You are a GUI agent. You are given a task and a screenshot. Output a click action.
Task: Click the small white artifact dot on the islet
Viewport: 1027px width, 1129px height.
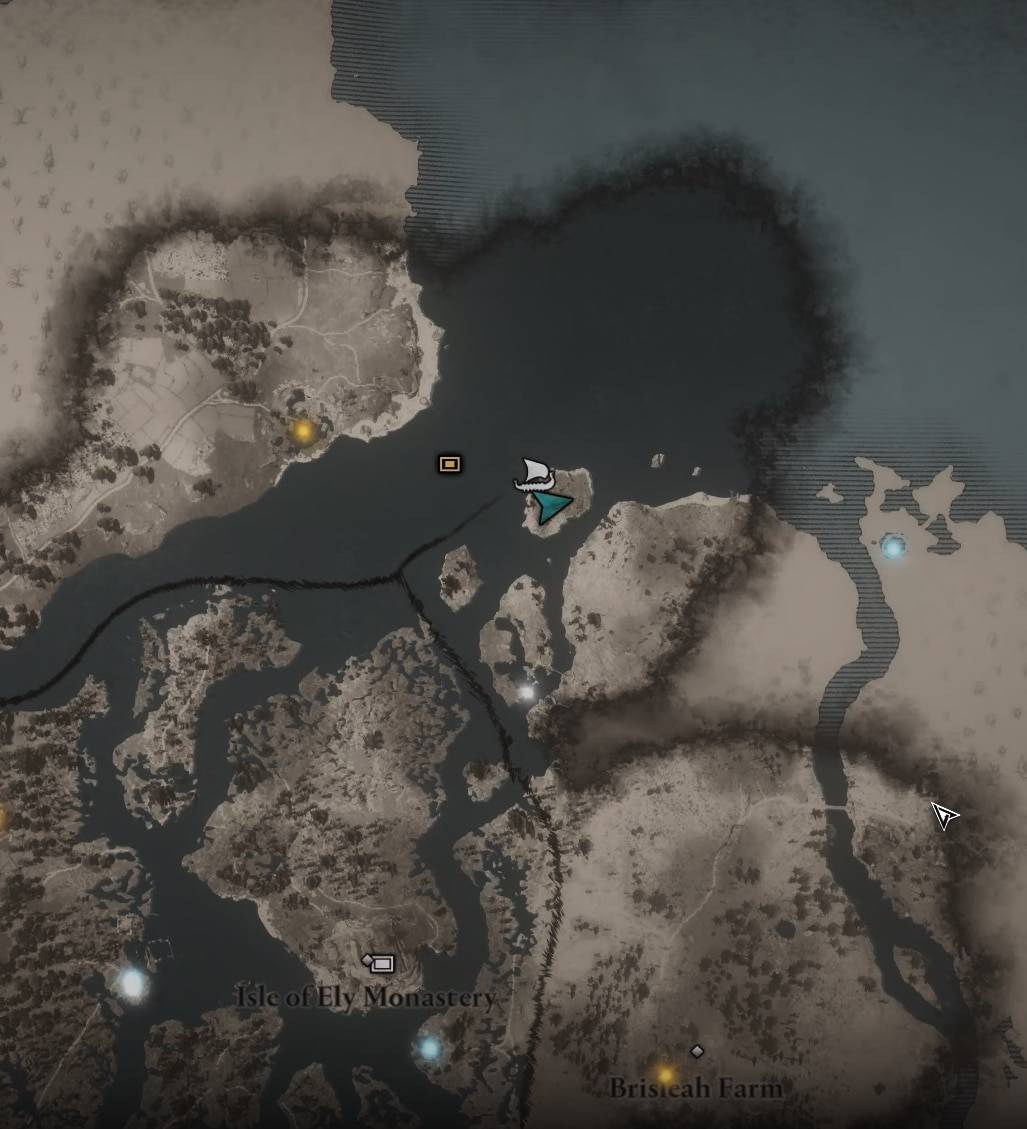[x=527, y=692]
